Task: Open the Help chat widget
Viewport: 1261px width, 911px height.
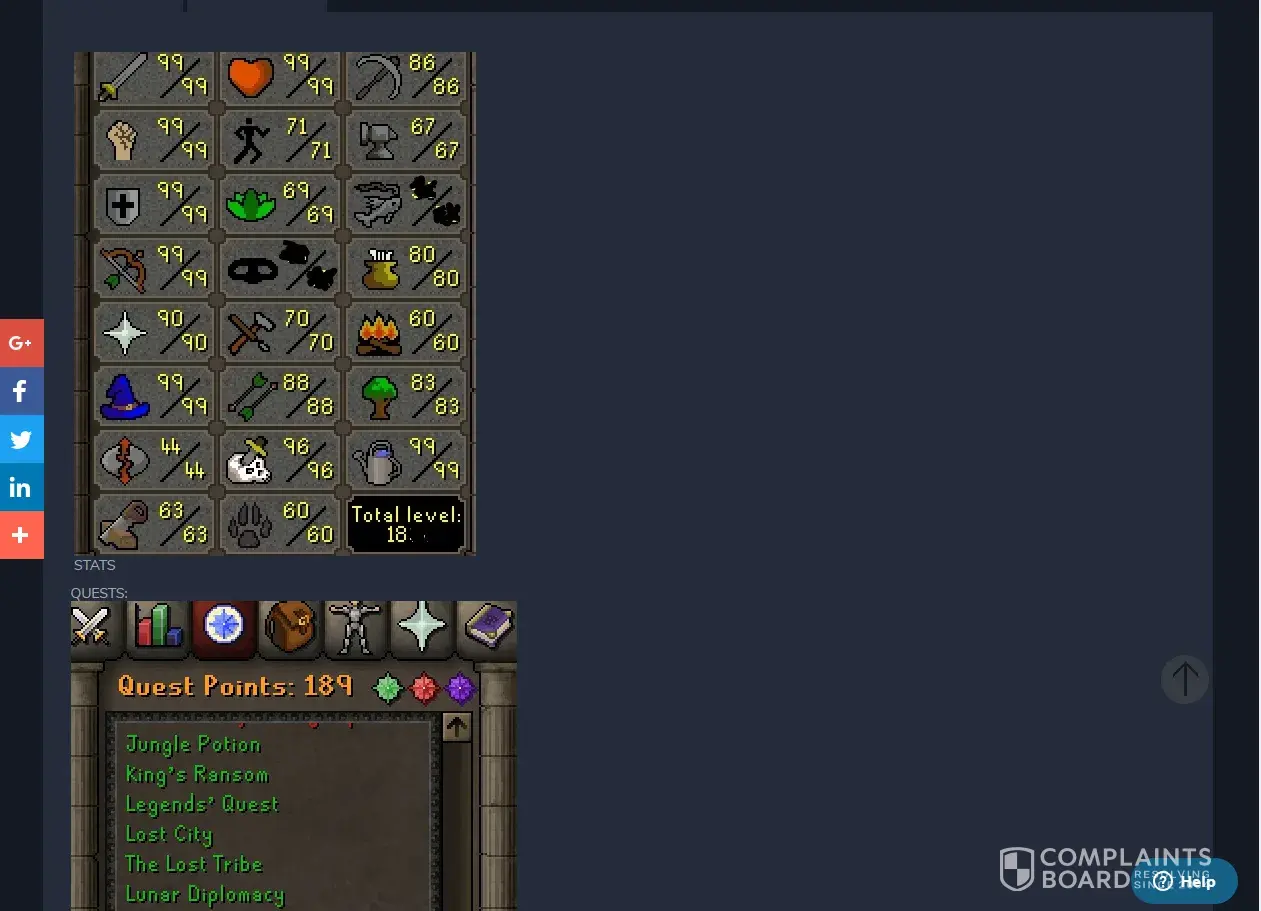Action: [x=1185, y=881]
